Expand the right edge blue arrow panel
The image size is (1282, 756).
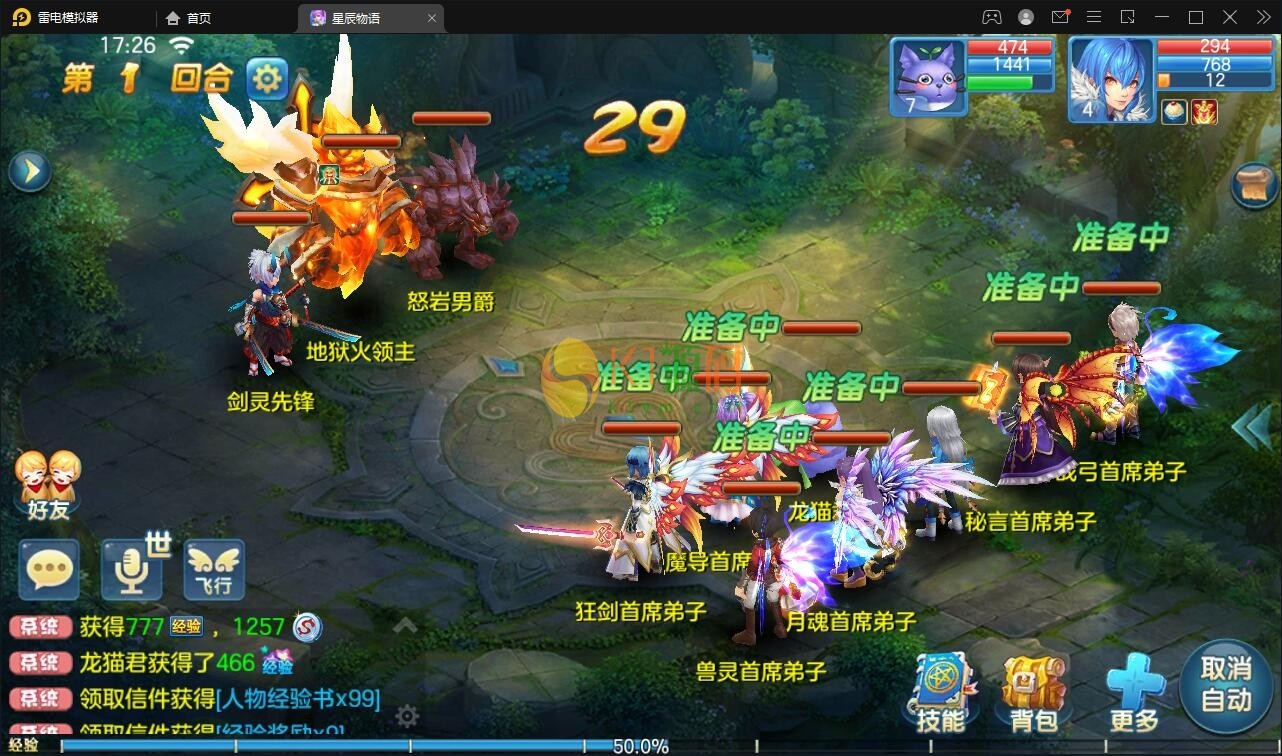[x=1248, y=424]
